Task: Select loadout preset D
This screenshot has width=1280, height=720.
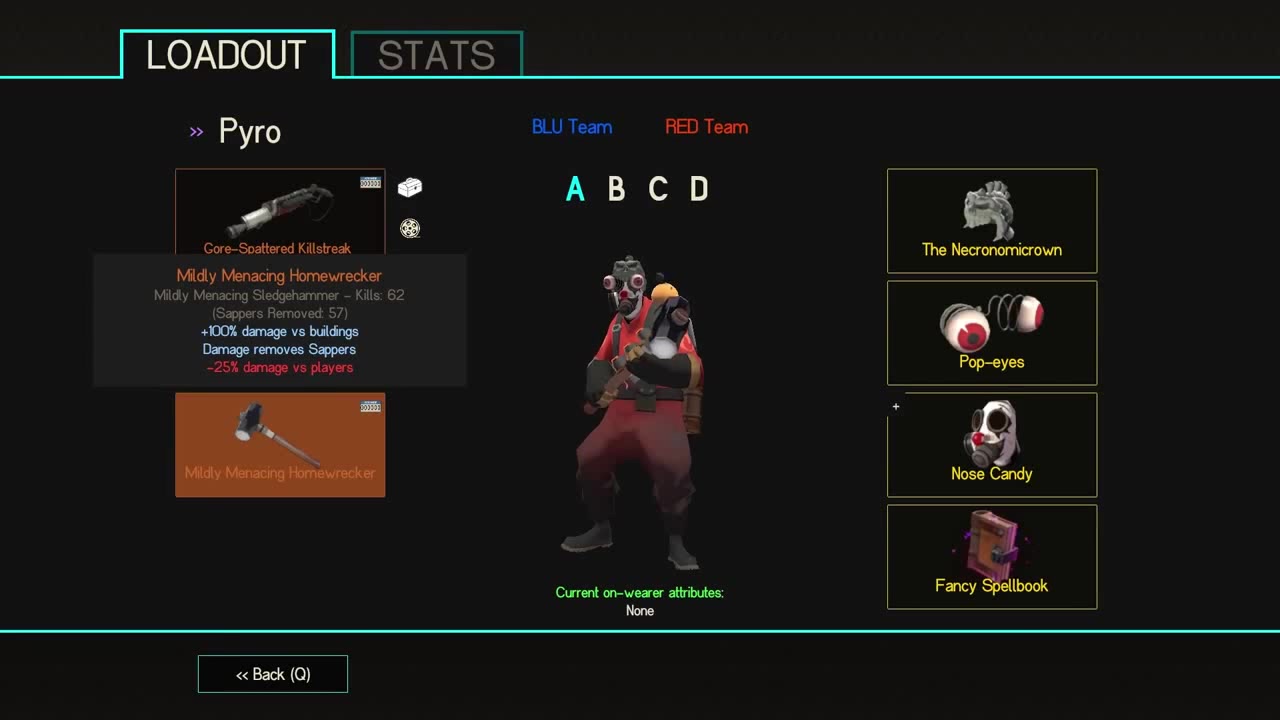Action: (700, 189)
